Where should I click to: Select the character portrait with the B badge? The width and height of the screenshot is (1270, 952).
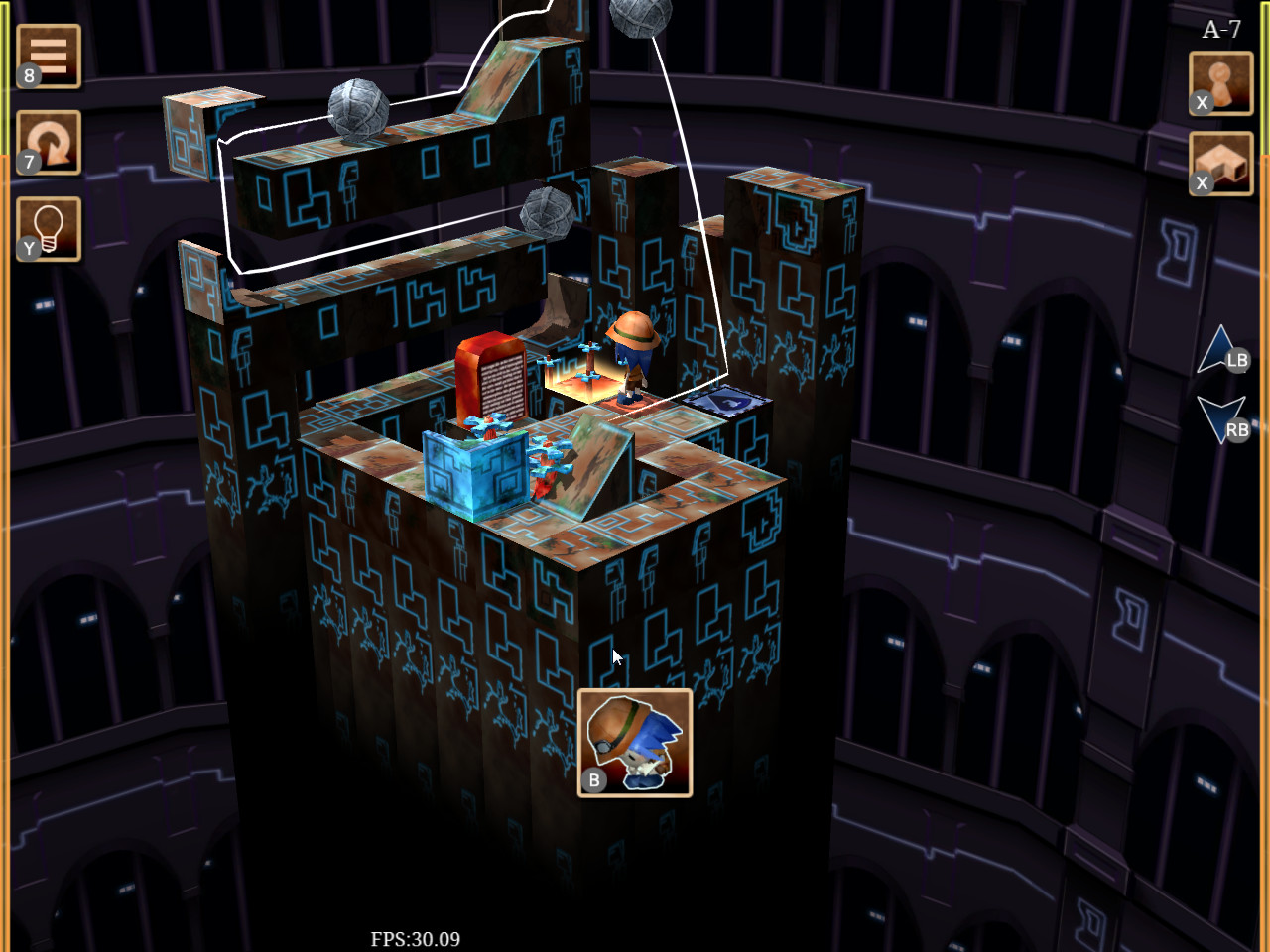(x=636, y=742)
